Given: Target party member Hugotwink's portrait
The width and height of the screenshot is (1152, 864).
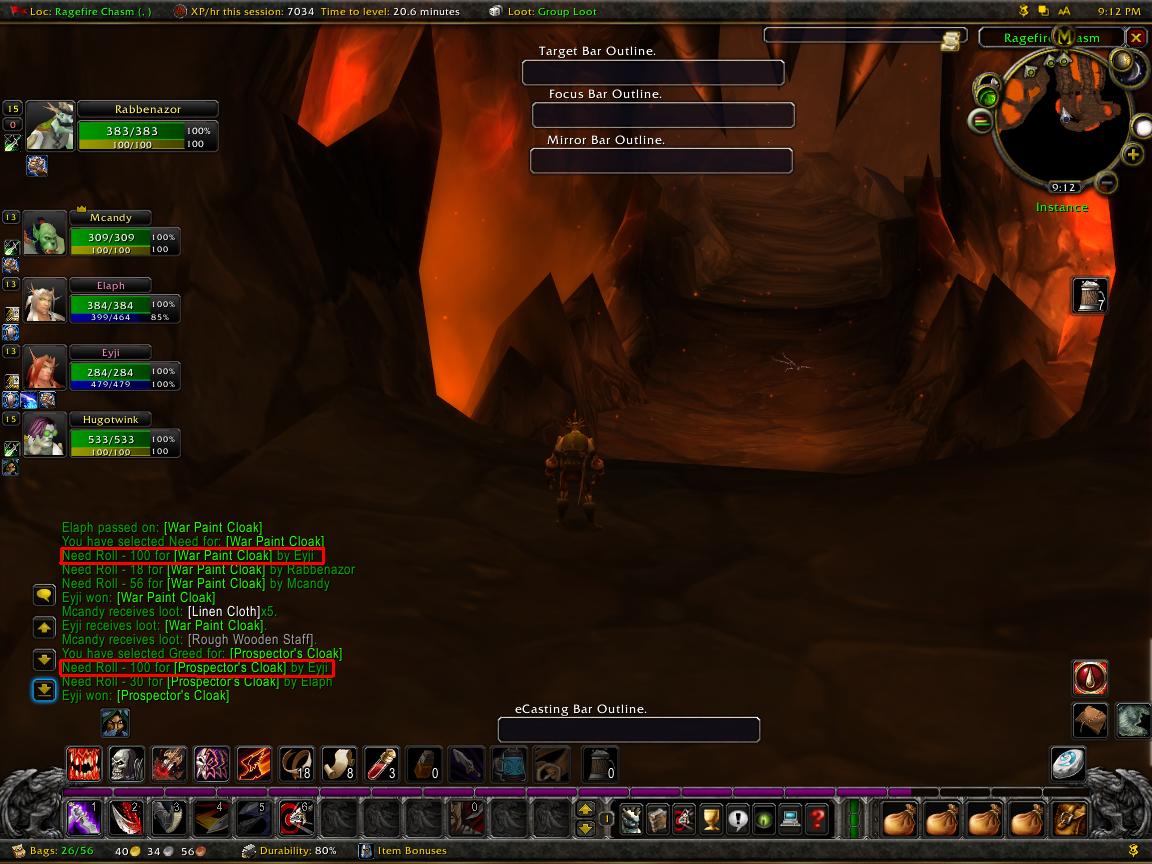Looking at the screenshot, I should 45,435.
